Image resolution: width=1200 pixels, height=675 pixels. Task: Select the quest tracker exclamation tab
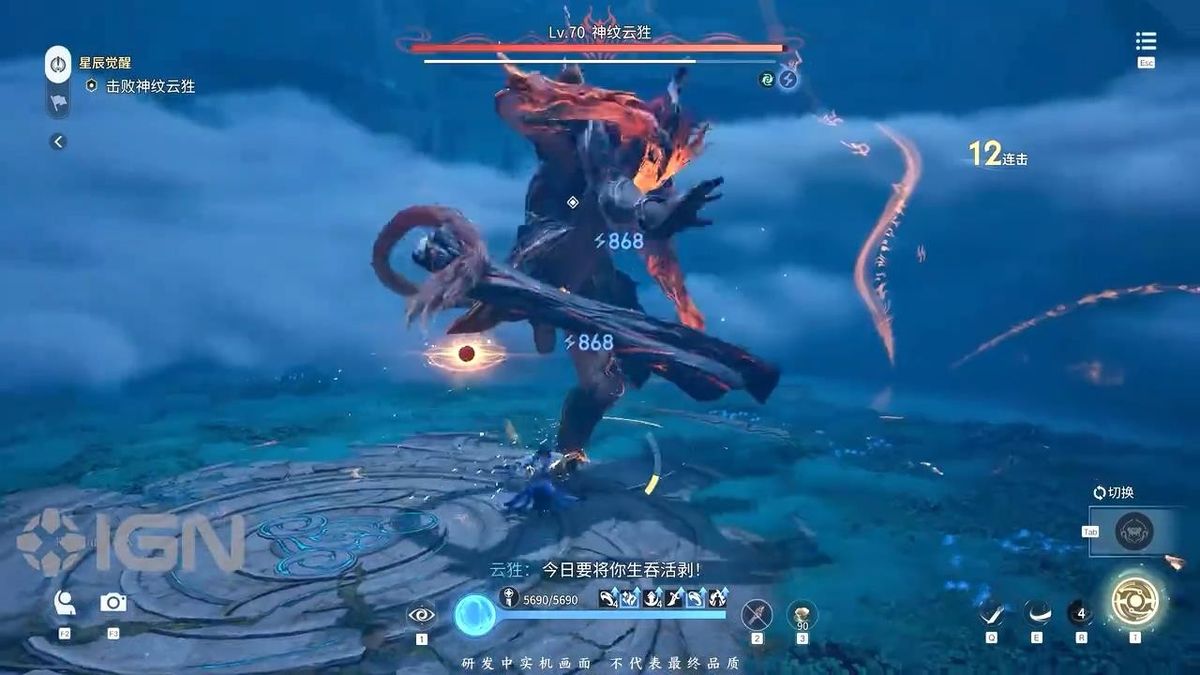(x=58, y=64)
